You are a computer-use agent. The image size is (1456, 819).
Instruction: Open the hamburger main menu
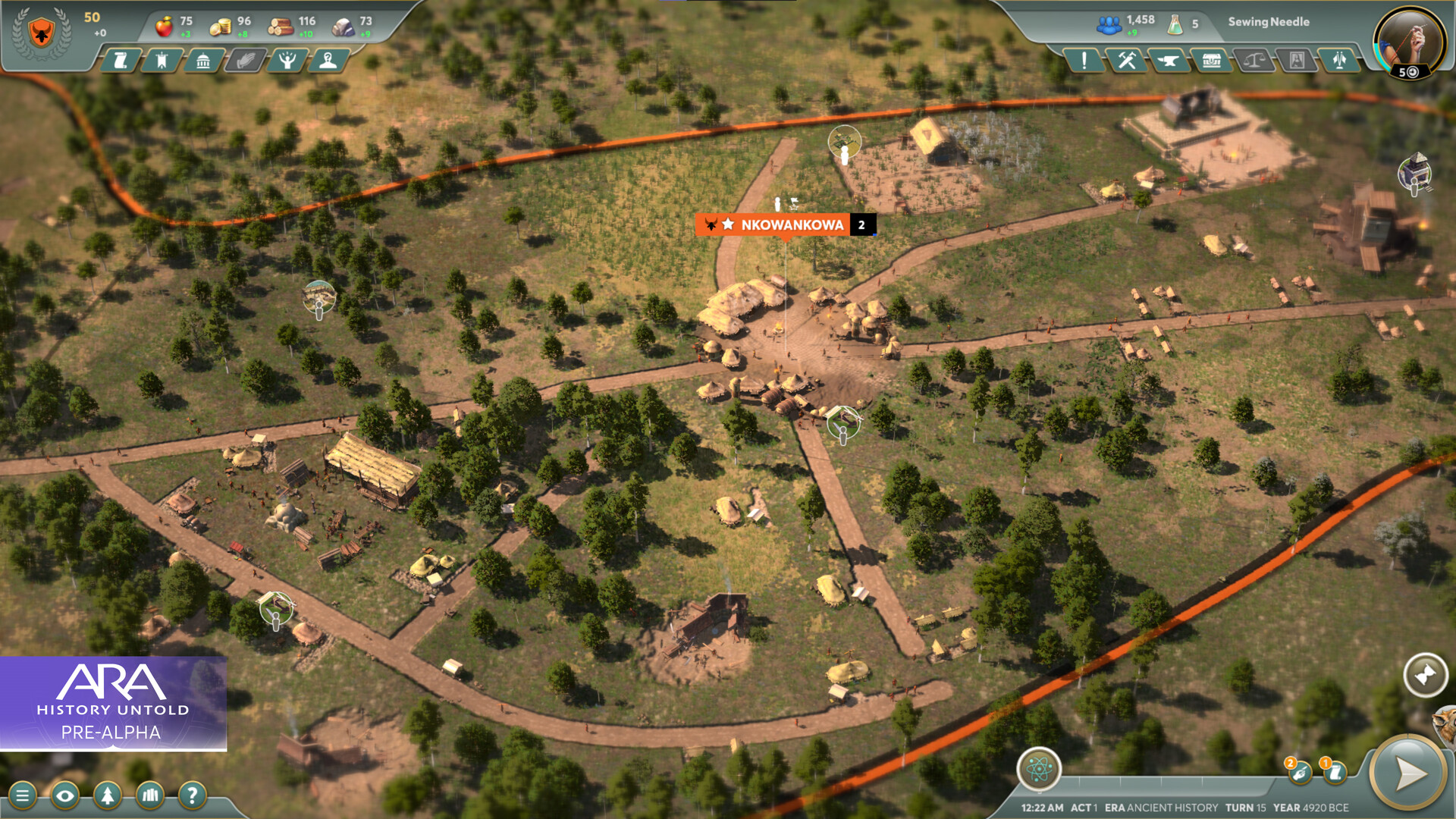(x=25, y=795)
